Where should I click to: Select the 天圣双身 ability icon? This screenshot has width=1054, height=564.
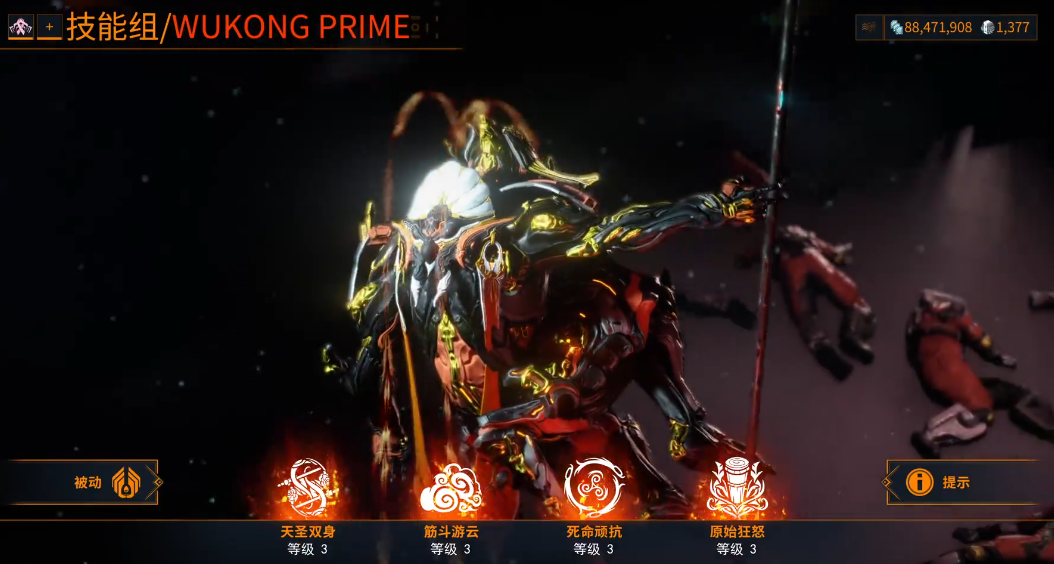click(307, 487)
